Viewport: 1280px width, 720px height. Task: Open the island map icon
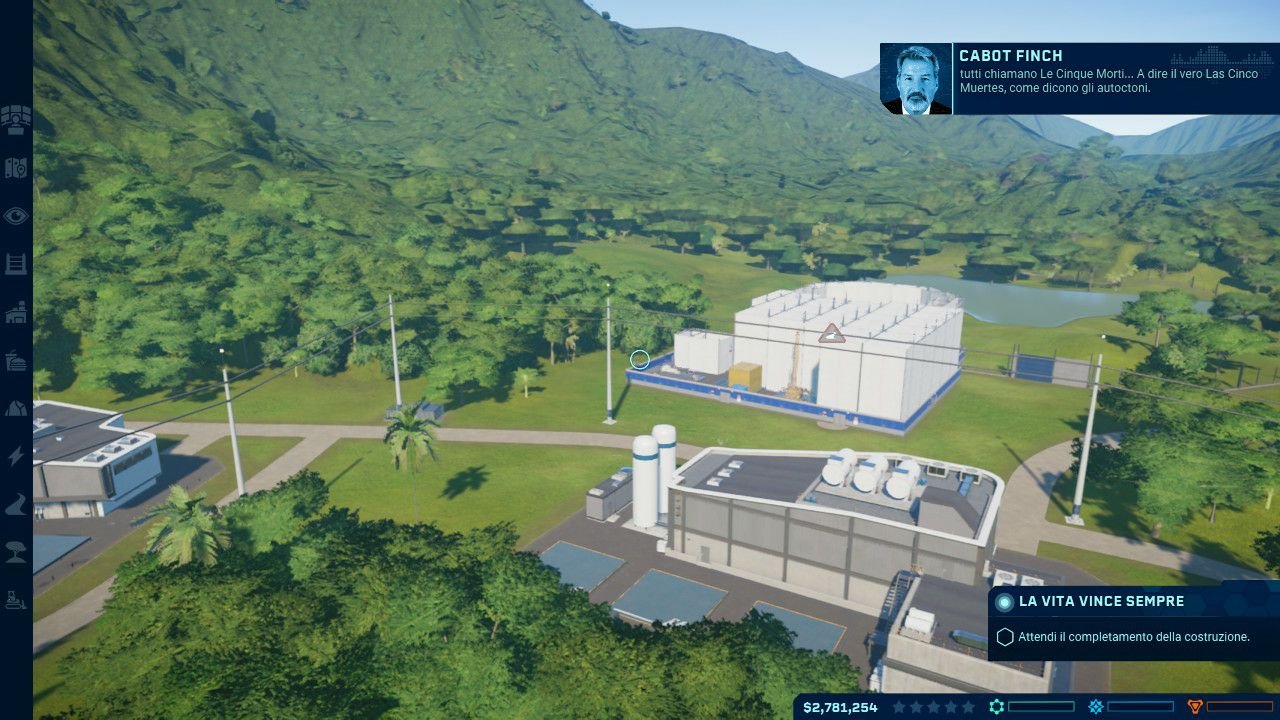click(x=16, y=168)
